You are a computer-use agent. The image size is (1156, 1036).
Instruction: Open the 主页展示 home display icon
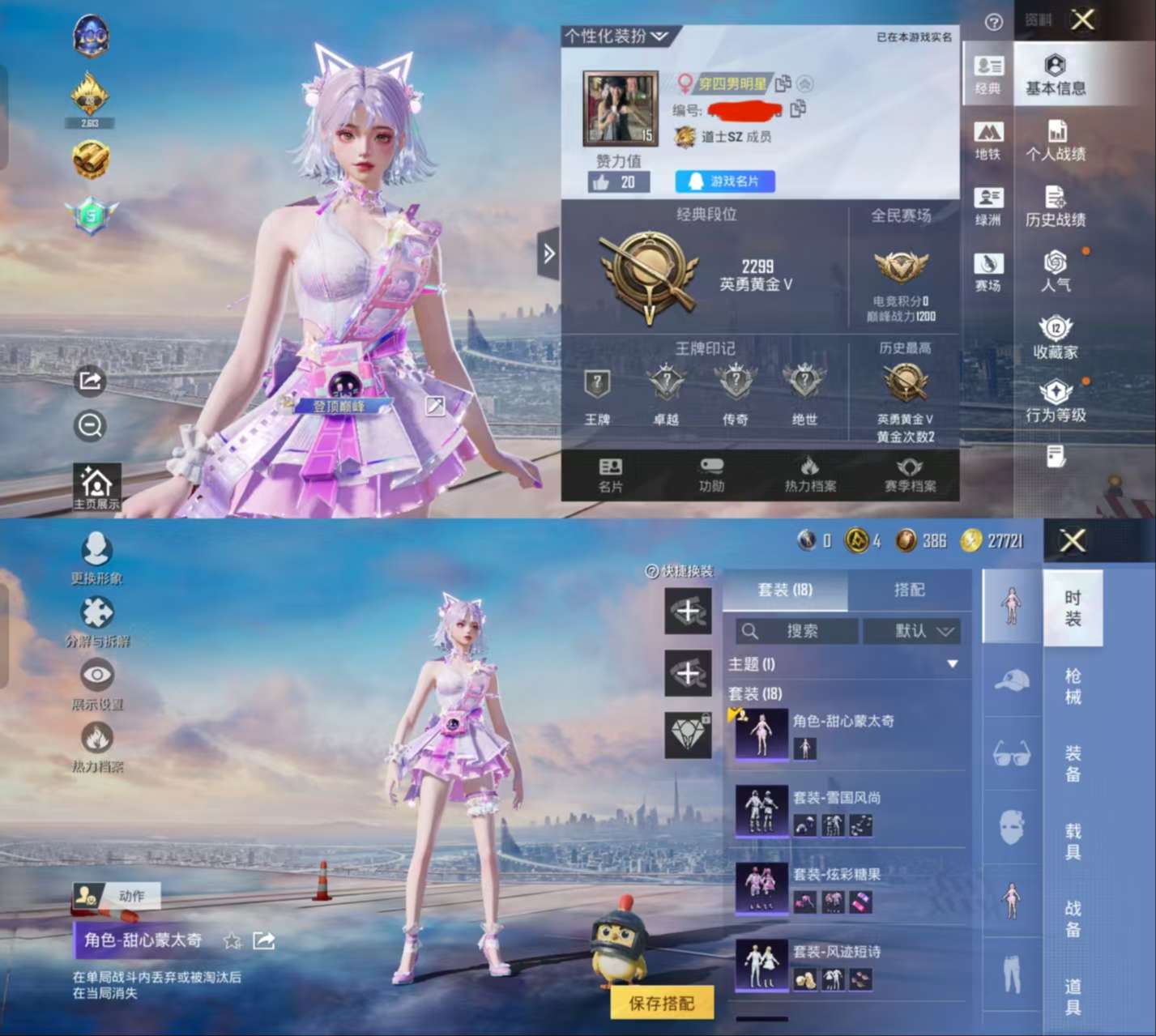96,484
